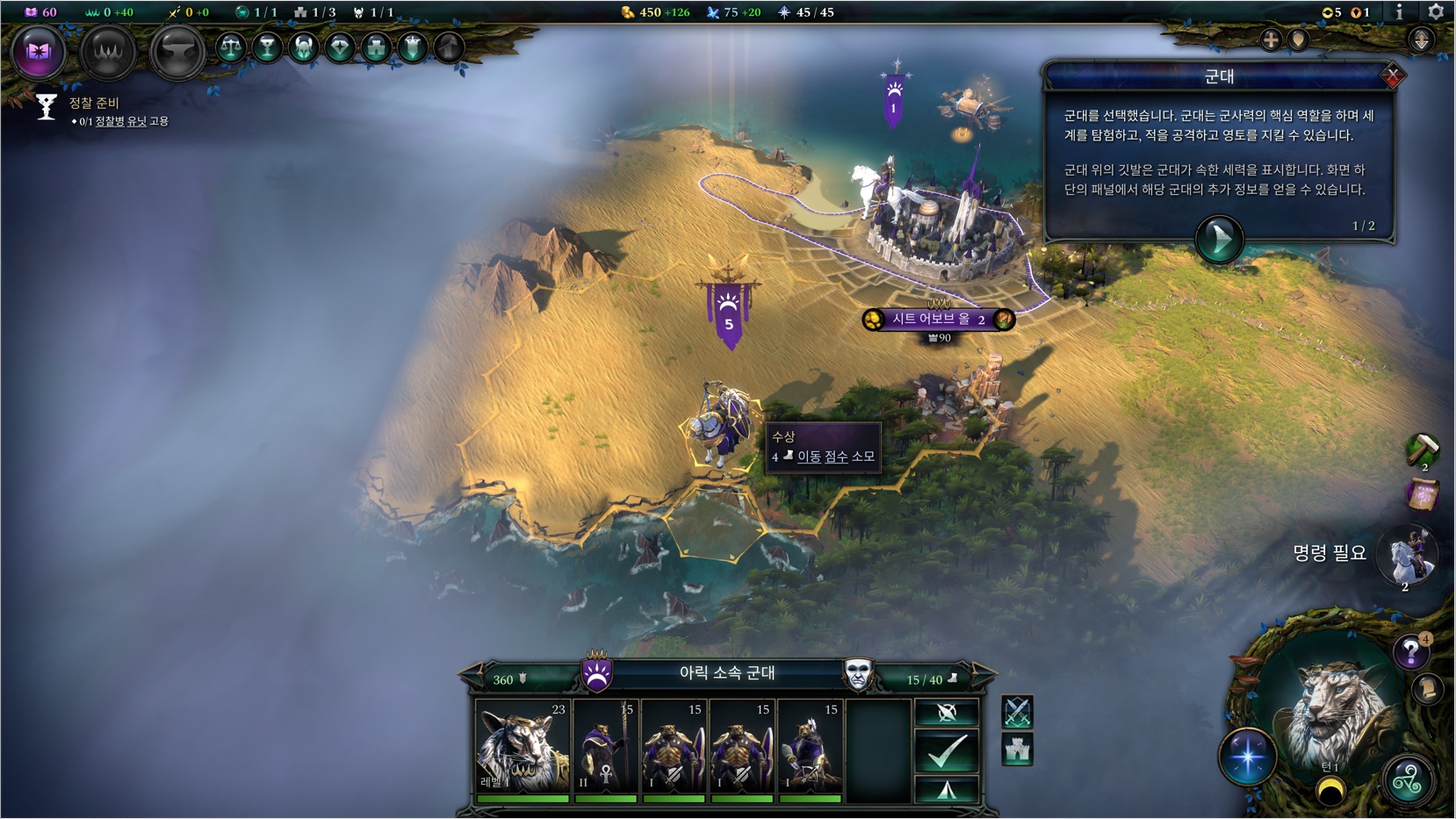This screenshot has width=1456, height=819.
Task: Select the archer unit card with bow icon
Action: pyautogui.click(x=811, y=747)
